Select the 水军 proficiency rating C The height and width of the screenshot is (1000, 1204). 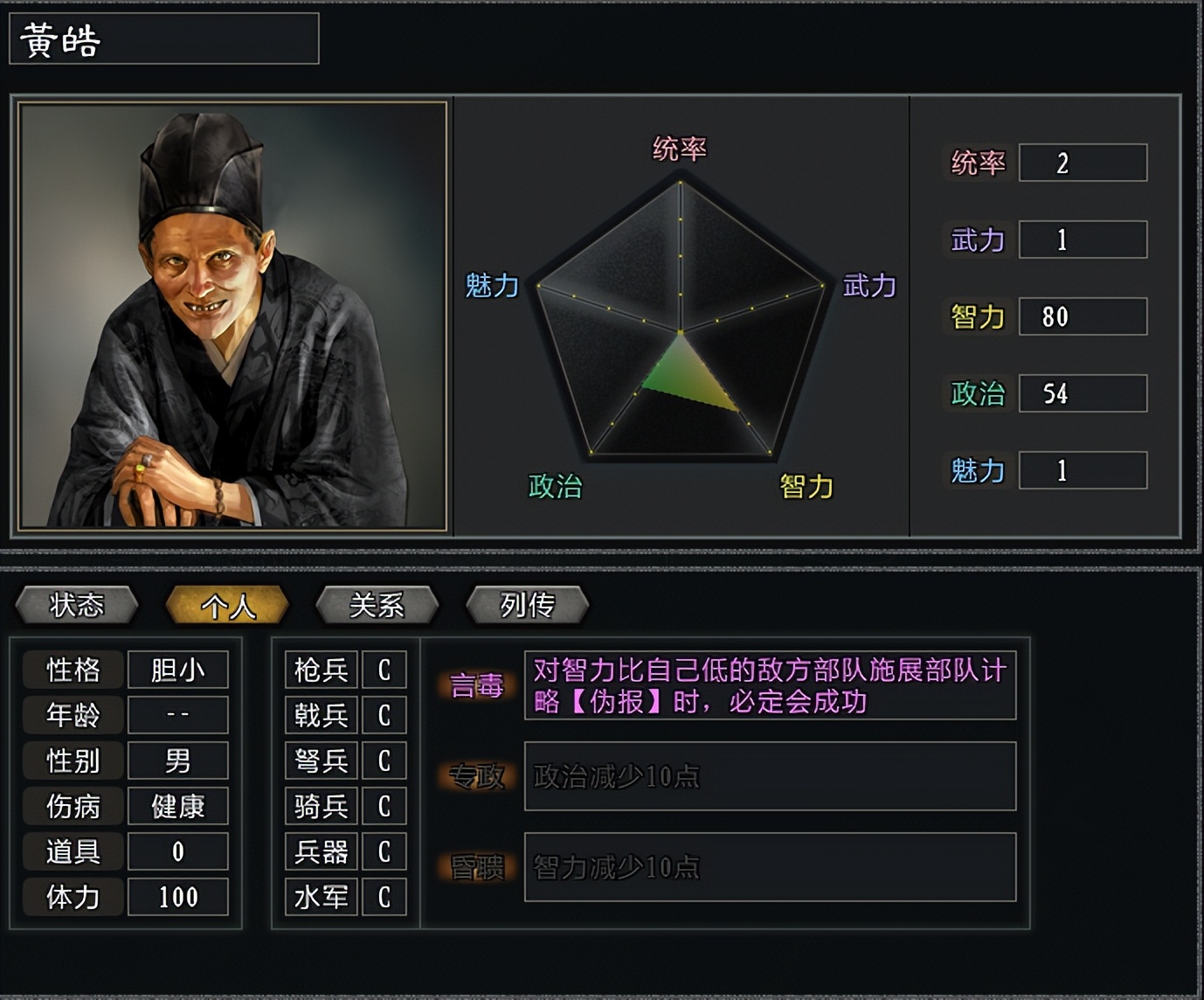(x=384, y=897)
